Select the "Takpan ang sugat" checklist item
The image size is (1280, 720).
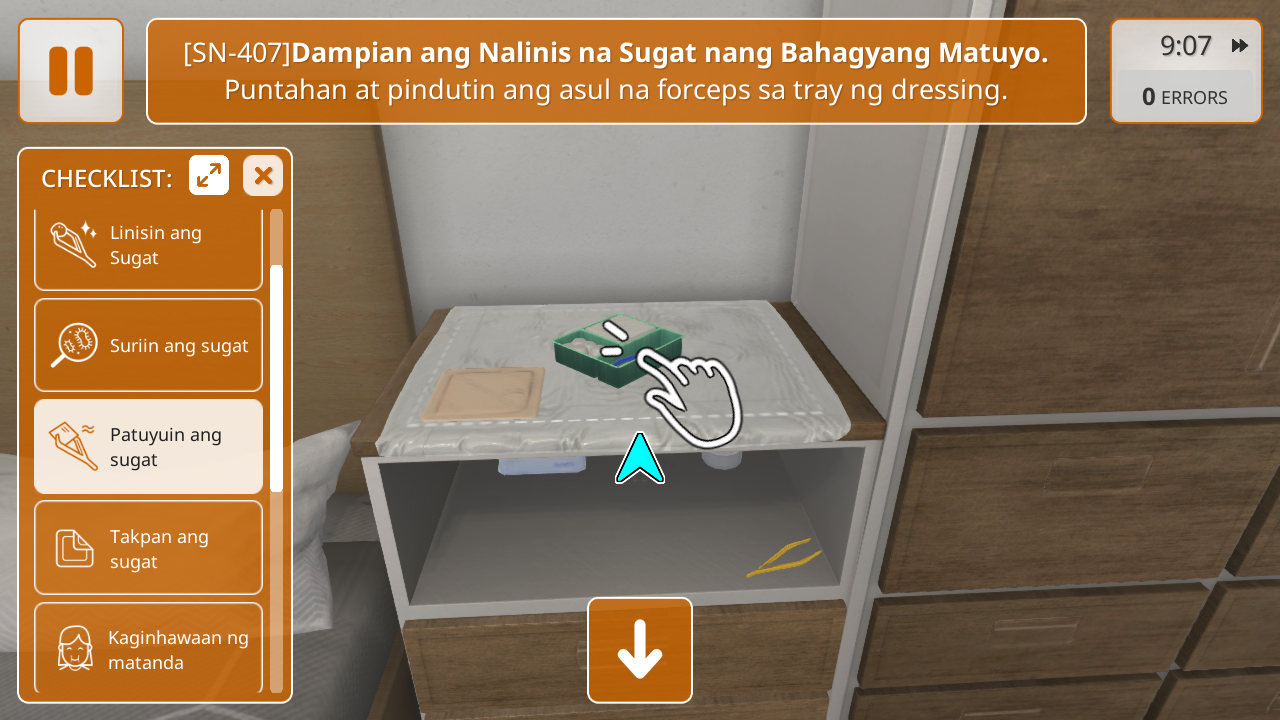pyautogui.click(x=148, y=548)
